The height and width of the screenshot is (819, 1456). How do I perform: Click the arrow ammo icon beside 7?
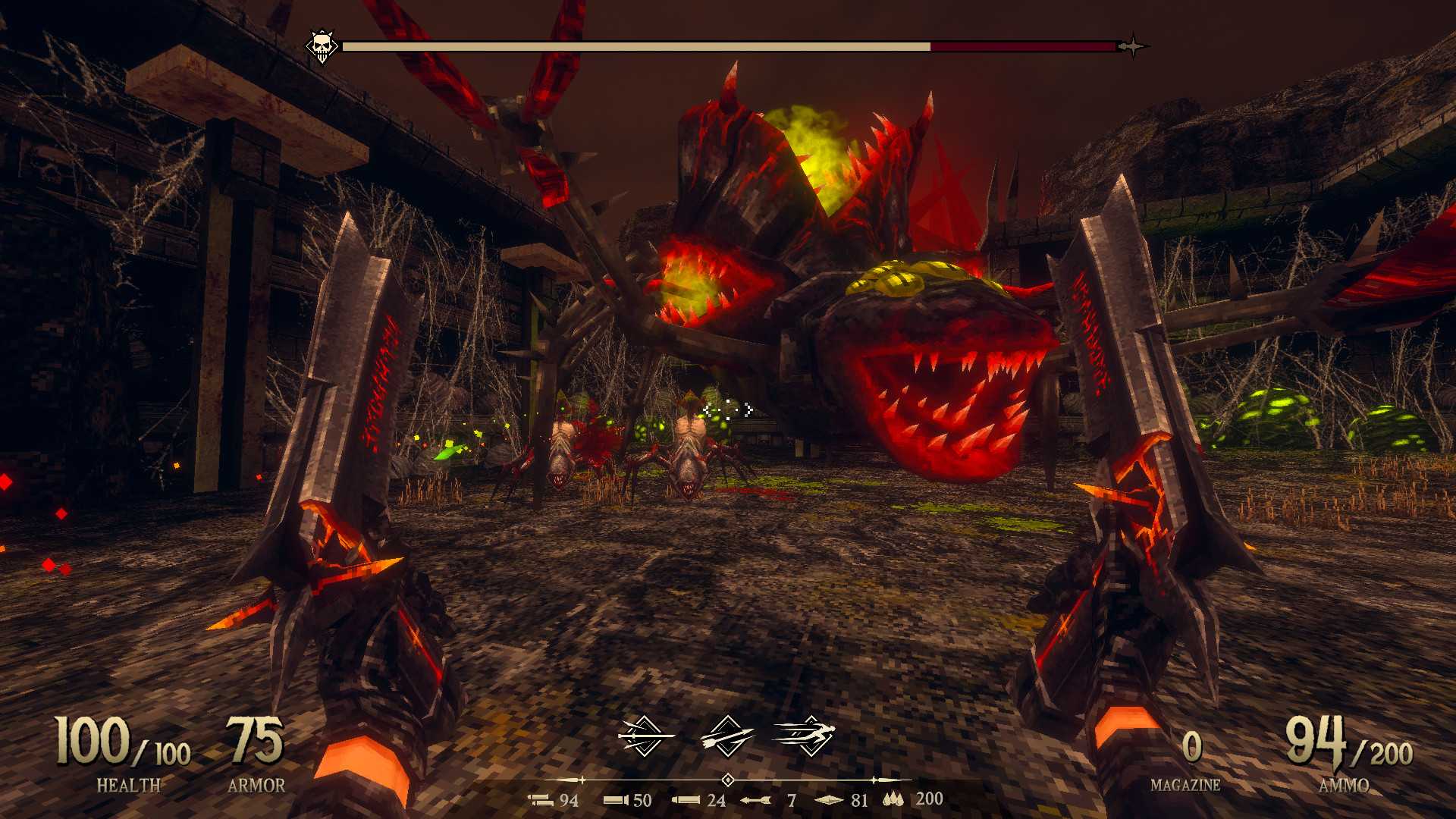[x=755, y=800]
